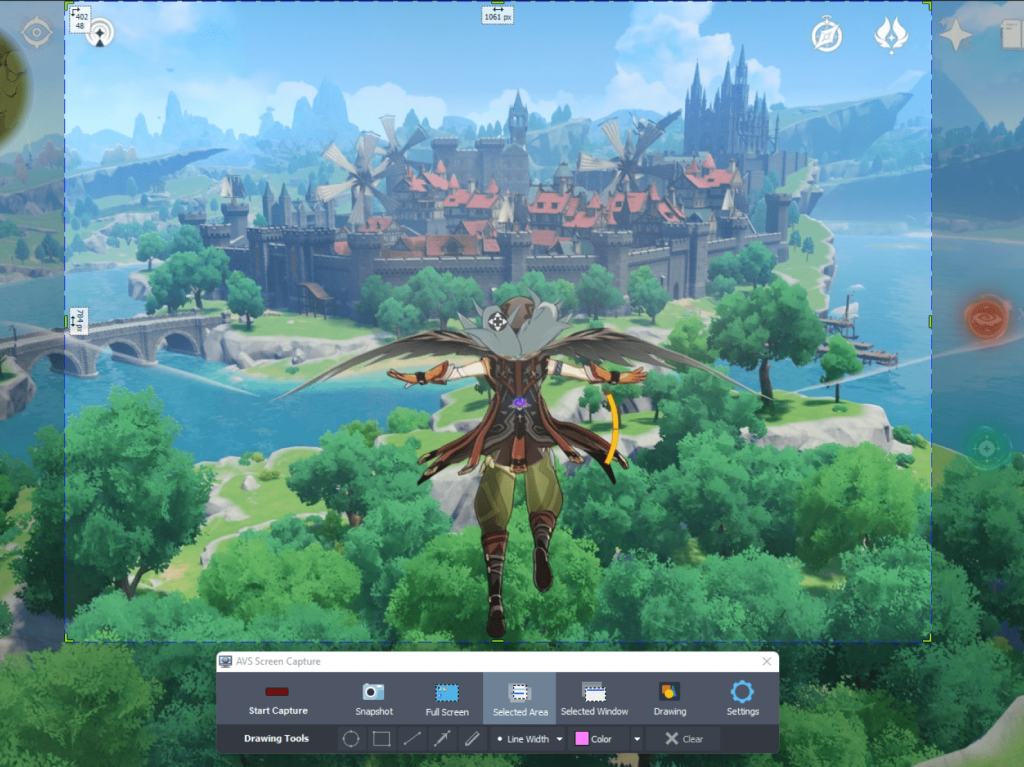This screenshot has width=1024, height=767.
Task: Click Start Capture in AVS Screen Capture
Action: [x=278, y=699]
